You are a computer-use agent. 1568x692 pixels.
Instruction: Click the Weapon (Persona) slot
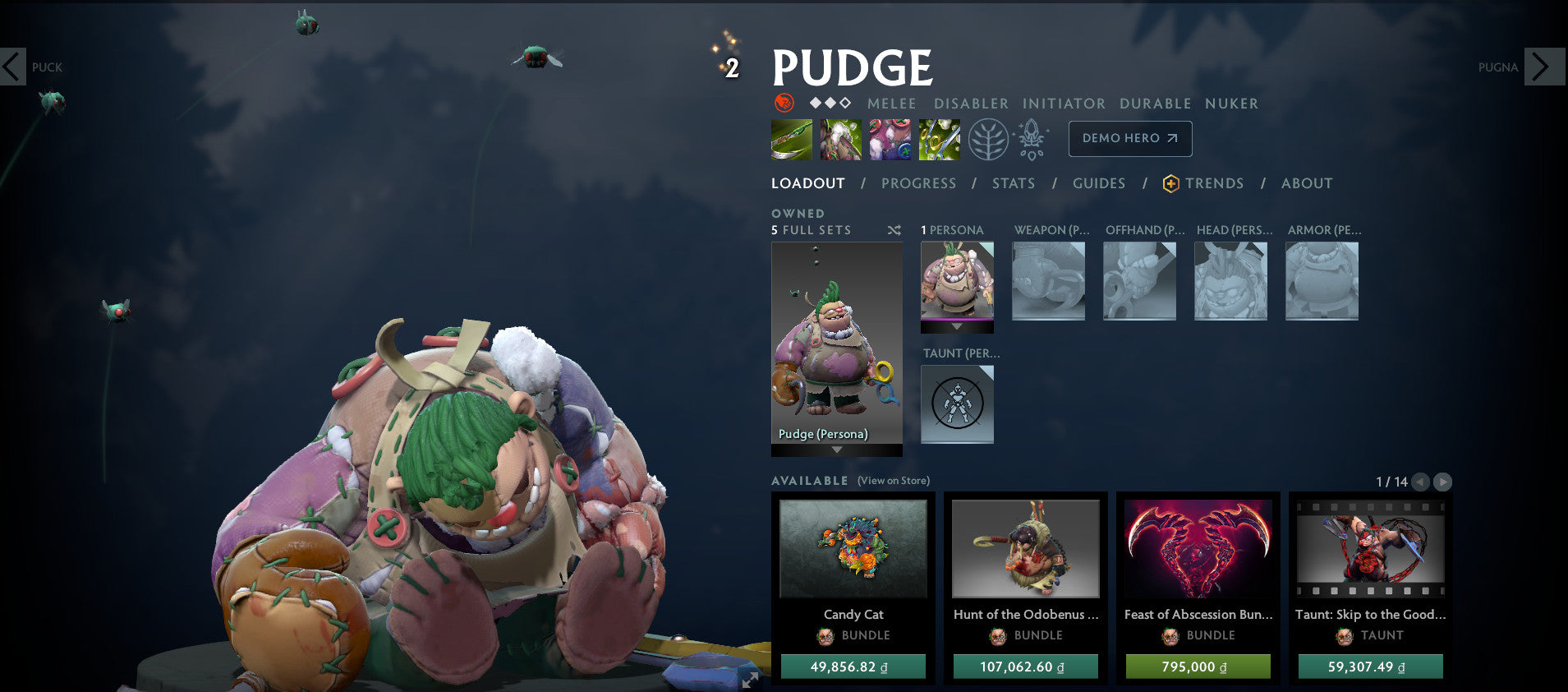pyautogui.click(x=1049, y=281)
